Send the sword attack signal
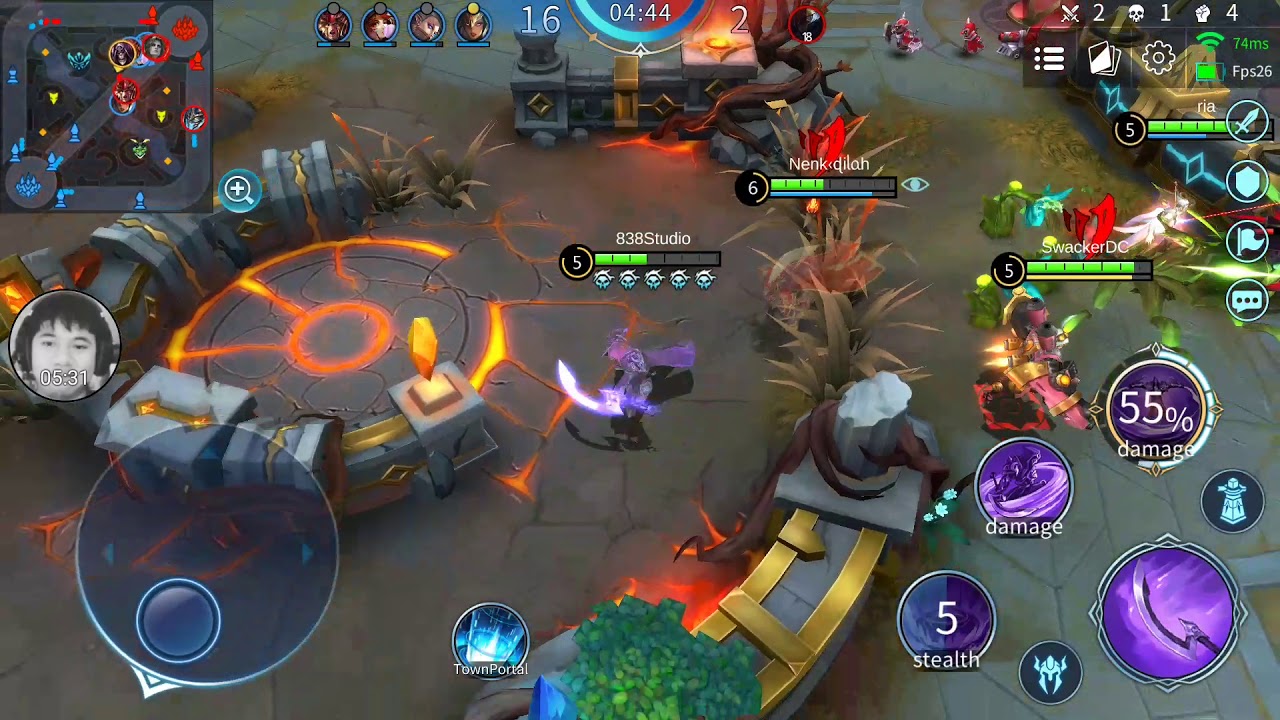Image resolution: width=1280 pixels, height=720 pixels. pyautogui.click(x=1248, y=122)
